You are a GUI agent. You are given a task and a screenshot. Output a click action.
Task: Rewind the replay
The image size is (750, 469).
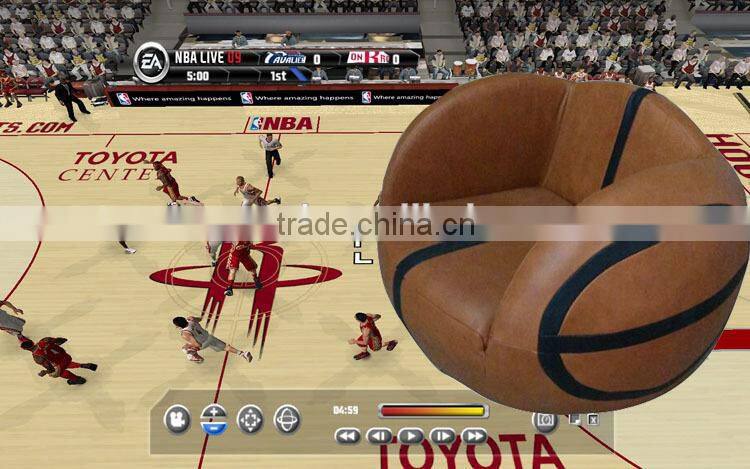click(x=347, y=436)
